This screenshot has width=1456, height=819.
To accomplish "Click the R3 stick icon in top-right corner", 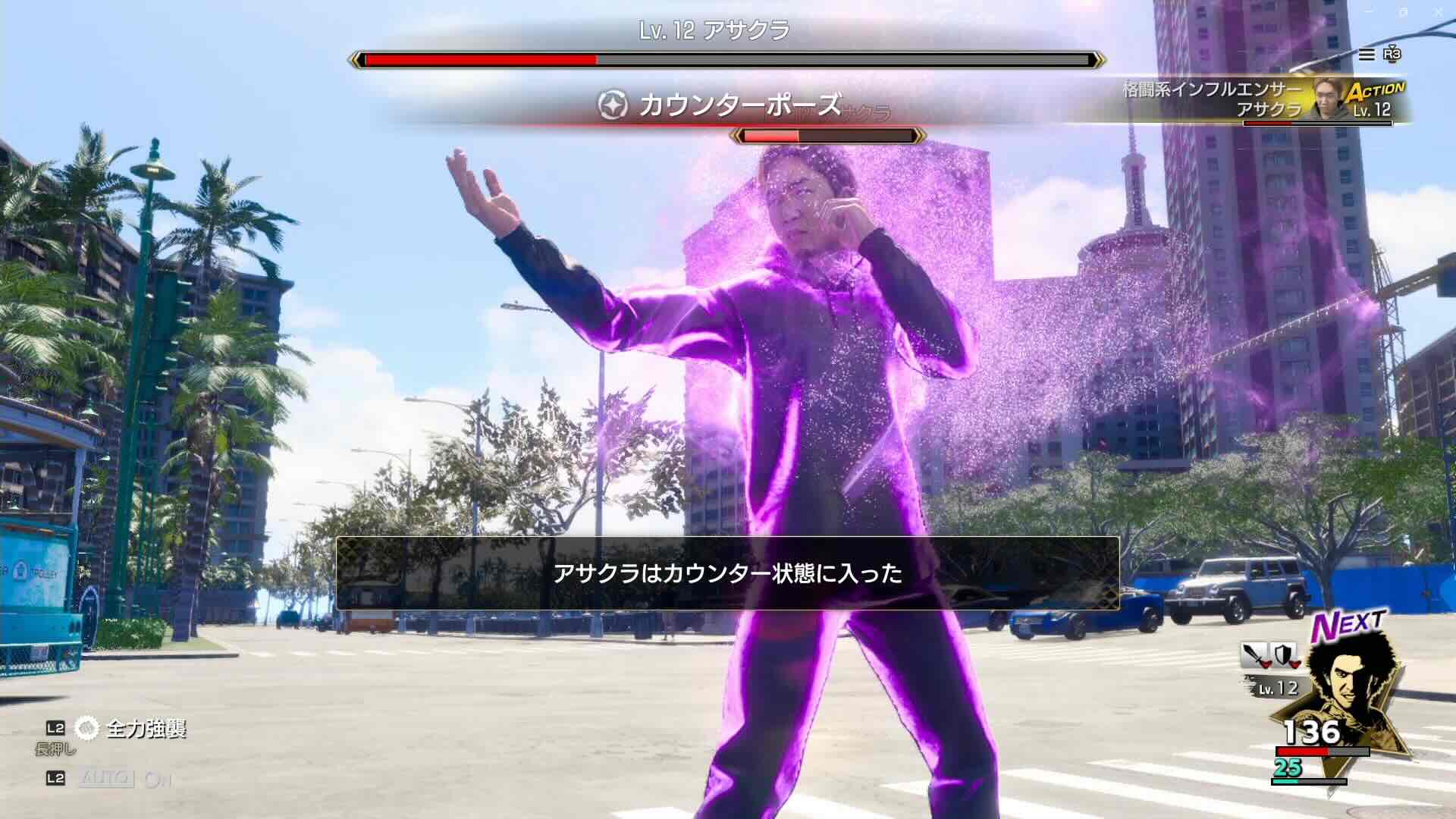I will 1392,55.
